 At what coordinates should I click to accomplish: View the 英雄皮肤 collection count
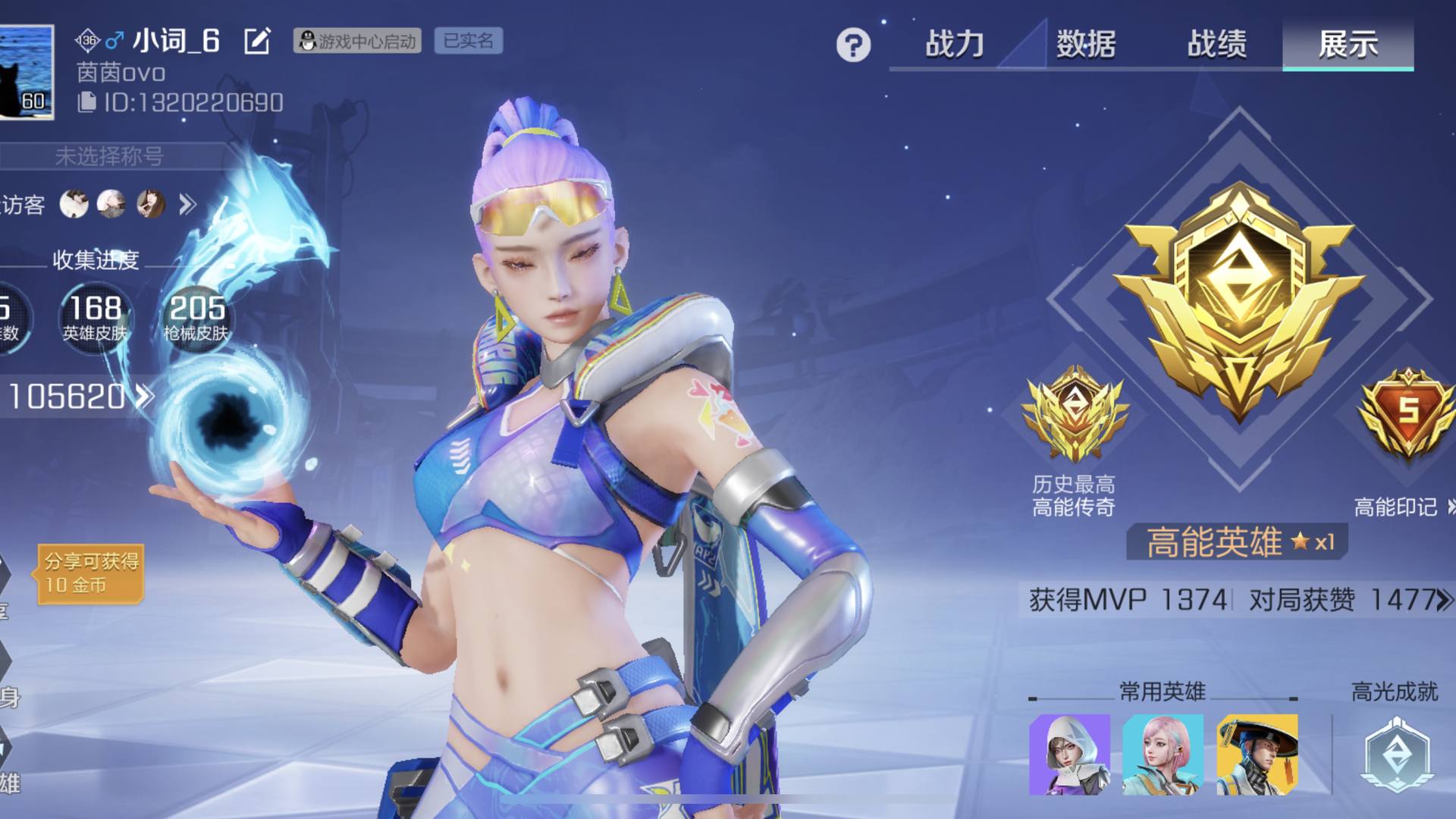[96, 317]
